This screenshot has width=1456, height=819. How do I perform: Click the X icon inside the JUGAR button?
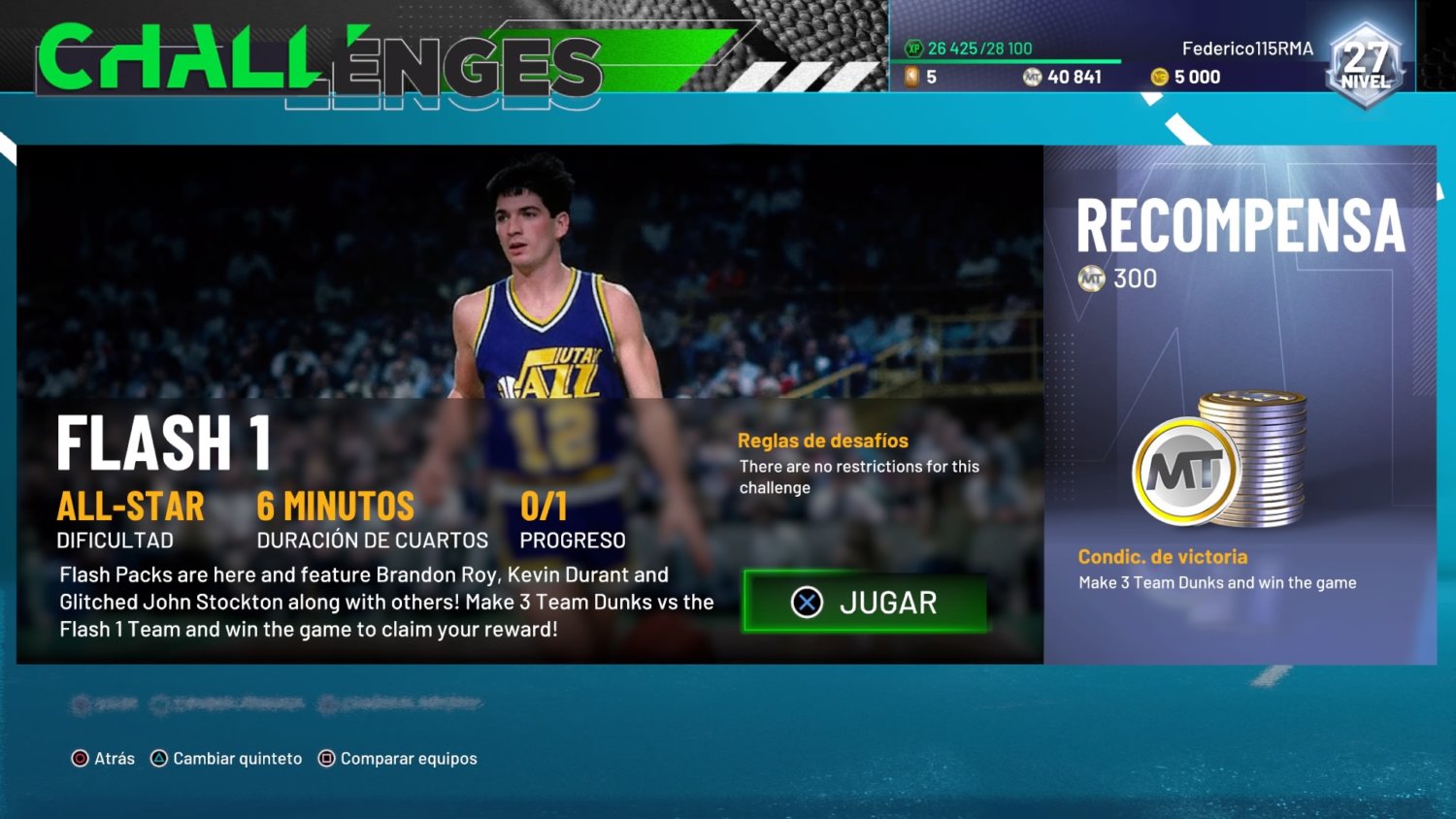pyautogui.click(x=808, y=603)
